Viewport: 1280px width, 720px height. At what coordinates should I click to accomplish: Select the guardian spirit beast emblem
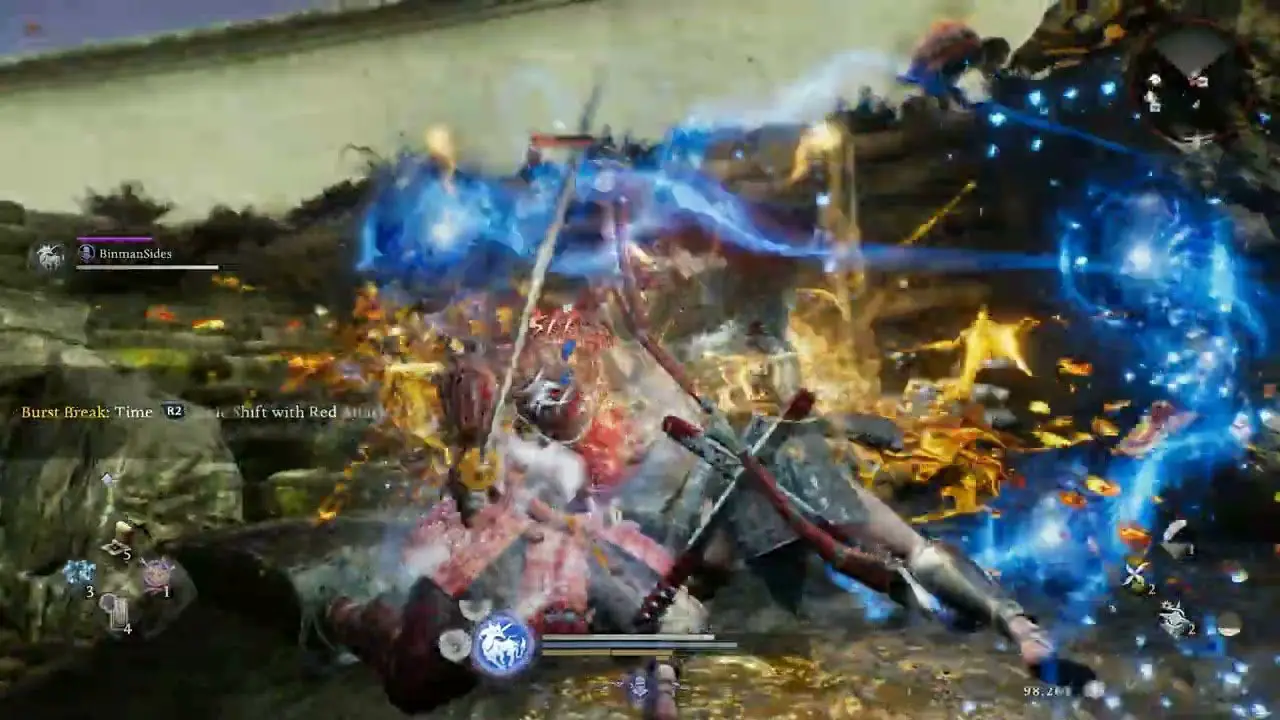(x=503, y=642)
